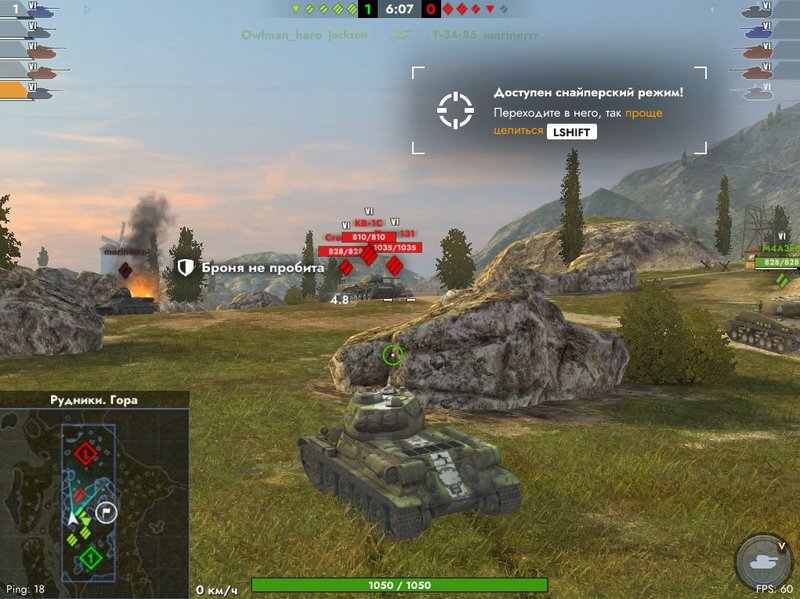
Task: Click the green allied base marker on minimap
Action: tap(90, 557)
